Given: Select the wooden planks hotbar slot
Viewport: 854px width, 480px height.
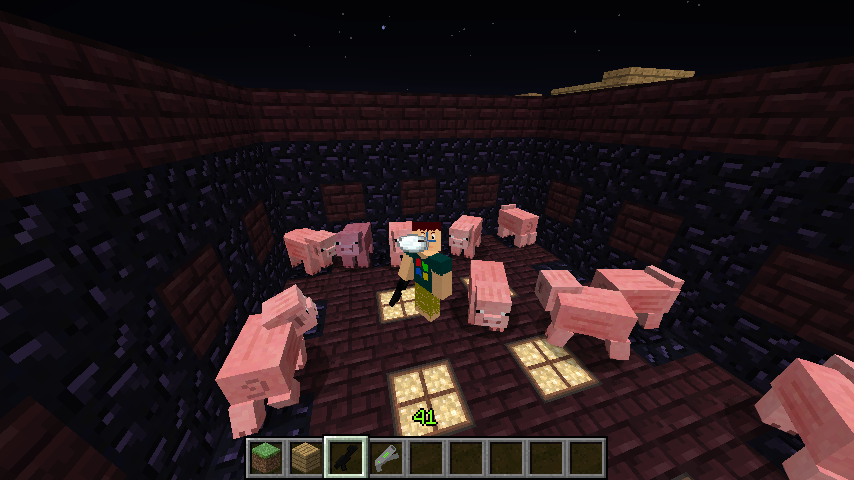Looking at the screenshot, I should click(307, 458).
